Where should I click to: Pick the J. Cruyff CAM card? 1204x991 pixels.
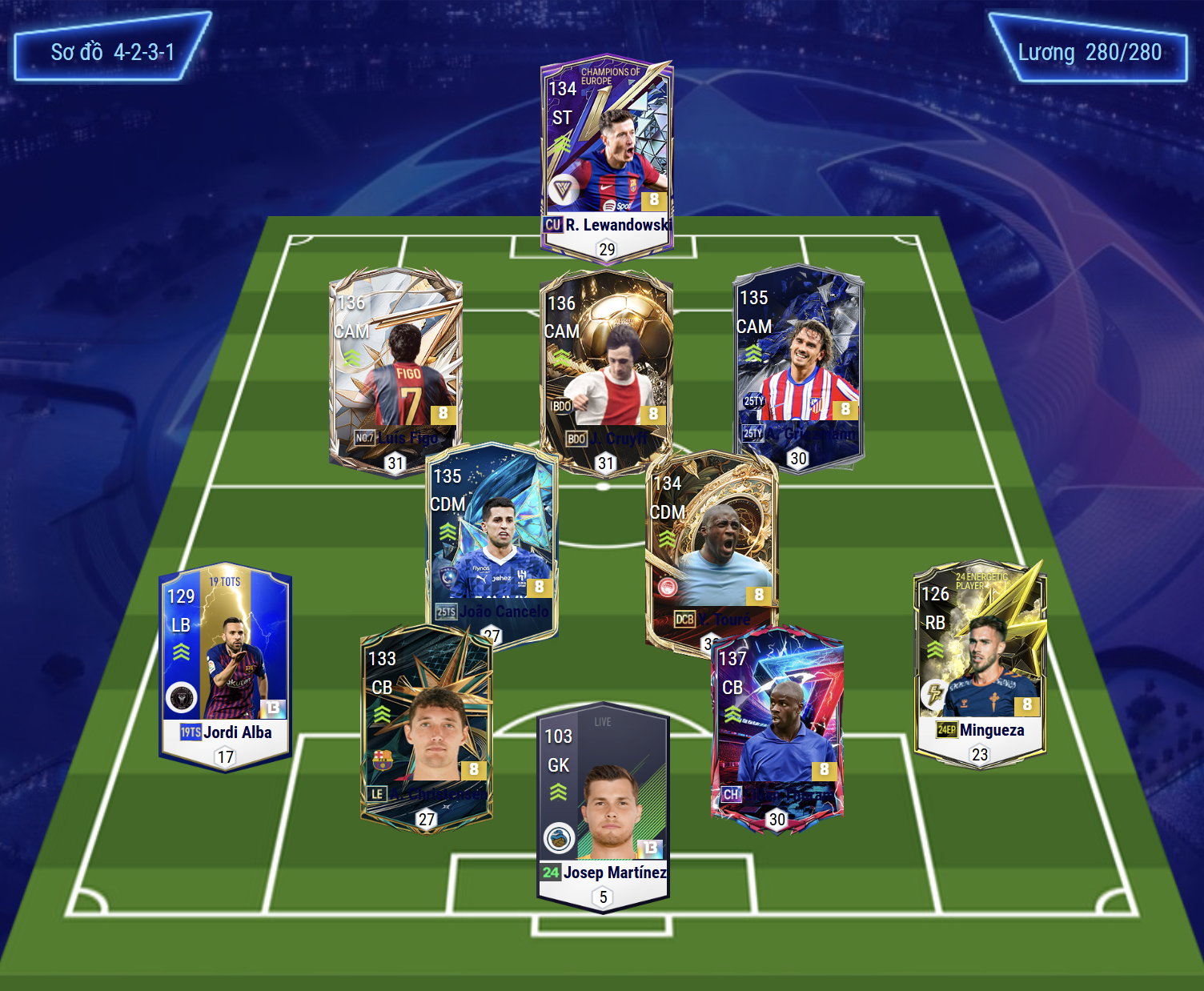(606, 368)
